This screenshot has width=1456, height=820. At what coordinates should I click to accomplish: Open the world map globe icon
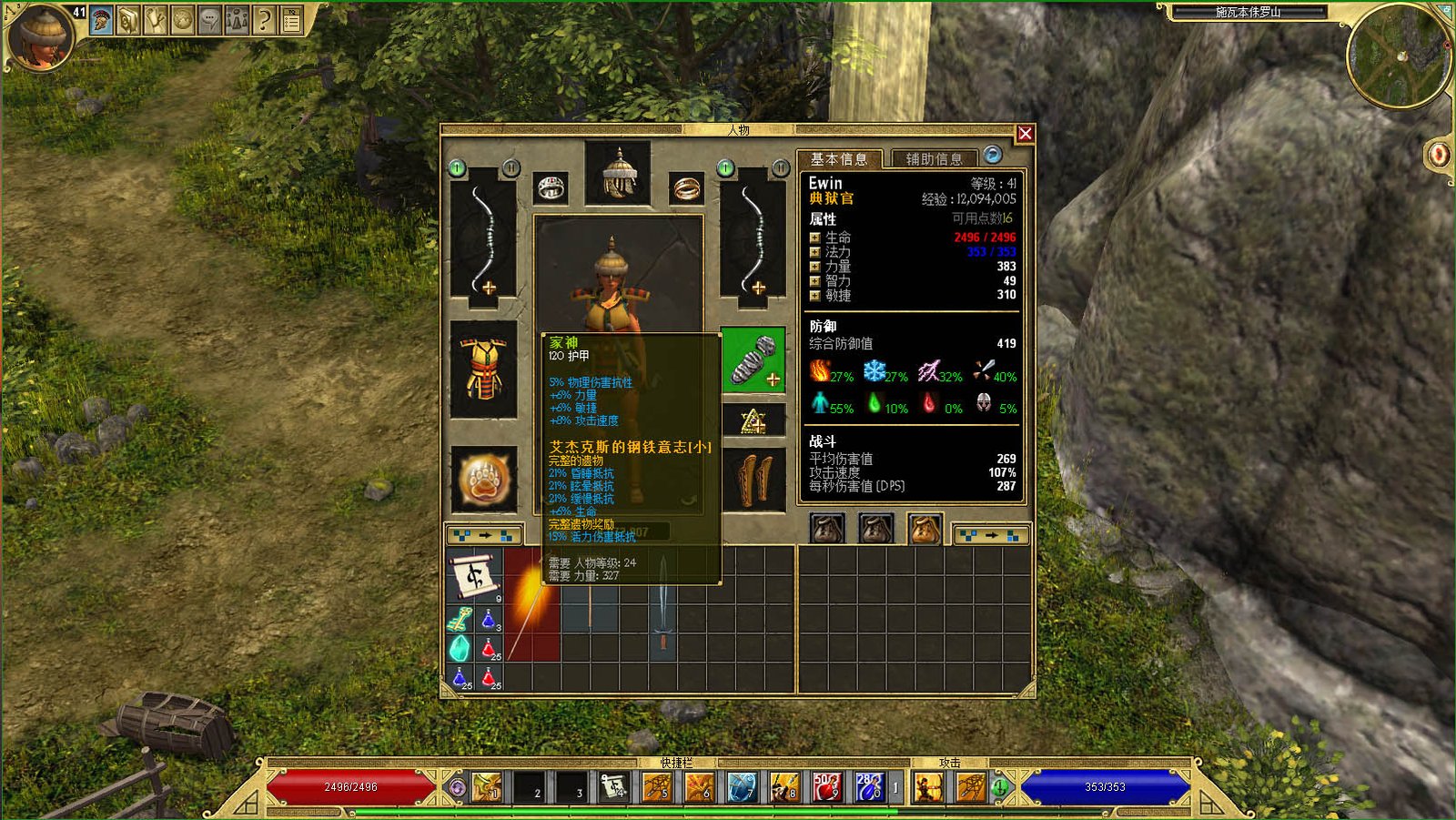click(x=182, y=19)
